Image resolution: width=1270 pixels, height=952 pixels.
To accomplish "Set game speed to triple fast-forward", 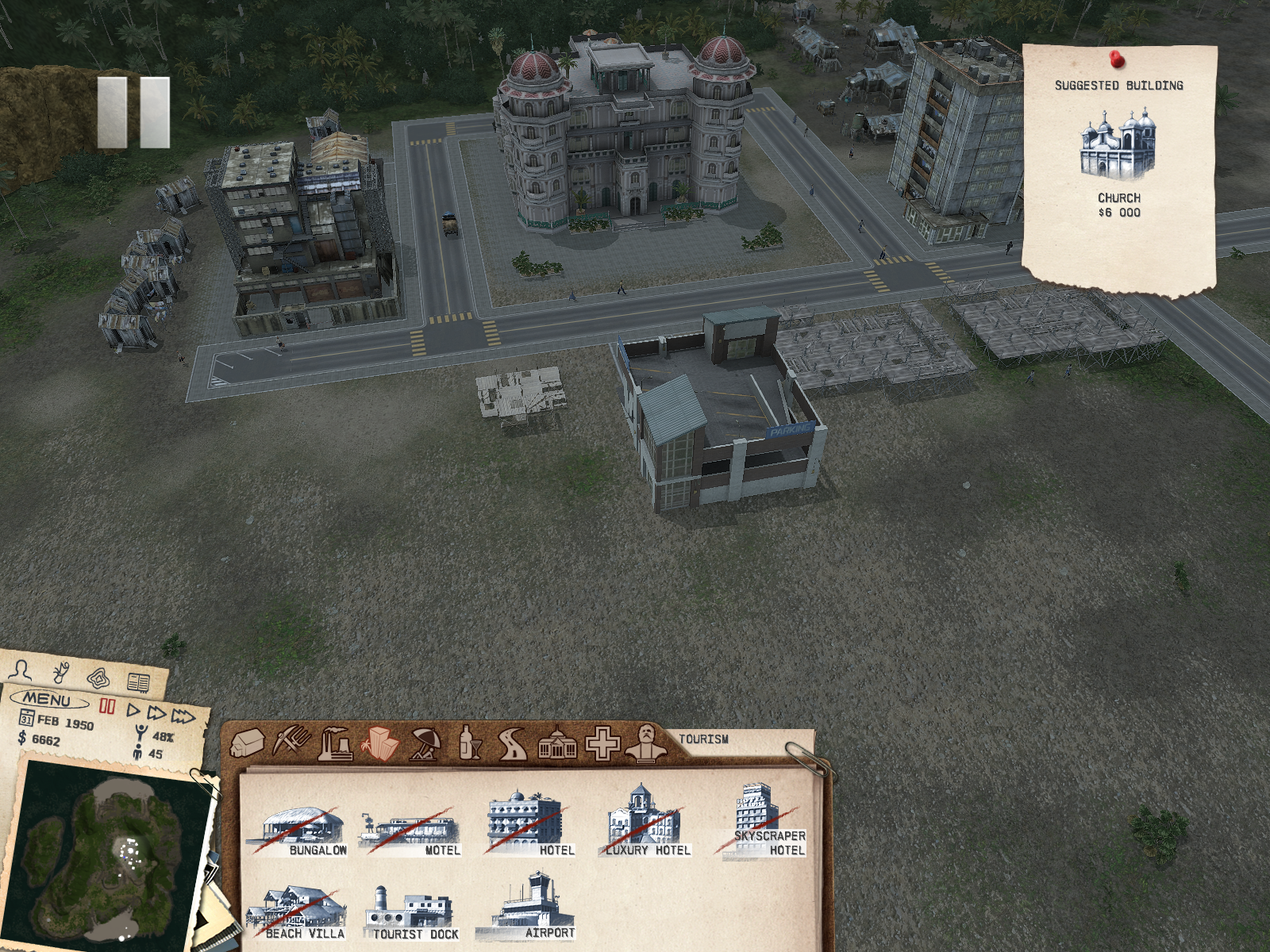I will click(183, 717).
